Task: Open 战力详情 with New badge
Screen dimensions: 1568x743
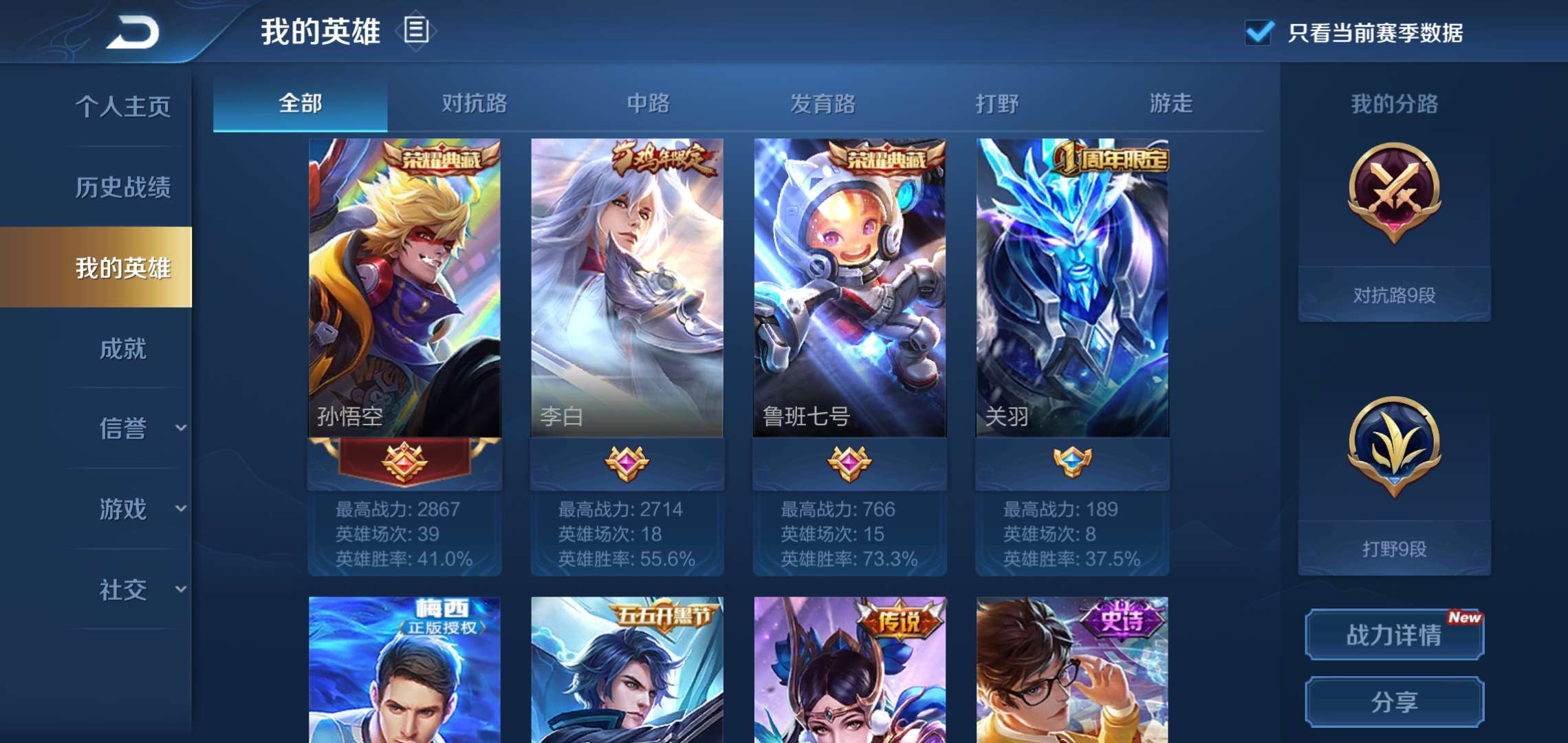Action: point(1393,634)
